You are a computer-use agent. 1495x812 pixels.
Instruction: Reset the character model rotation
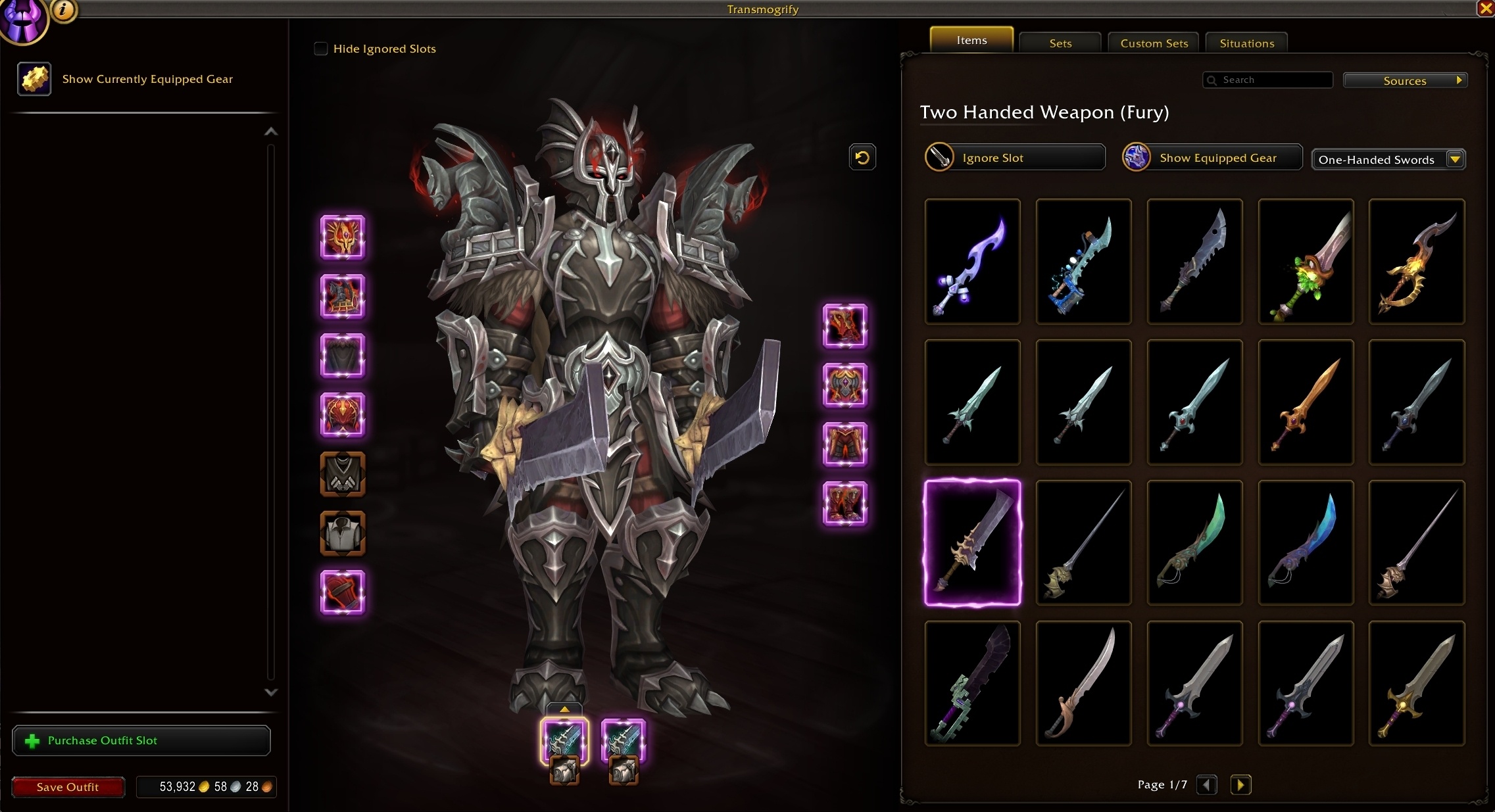click(862, 158)
